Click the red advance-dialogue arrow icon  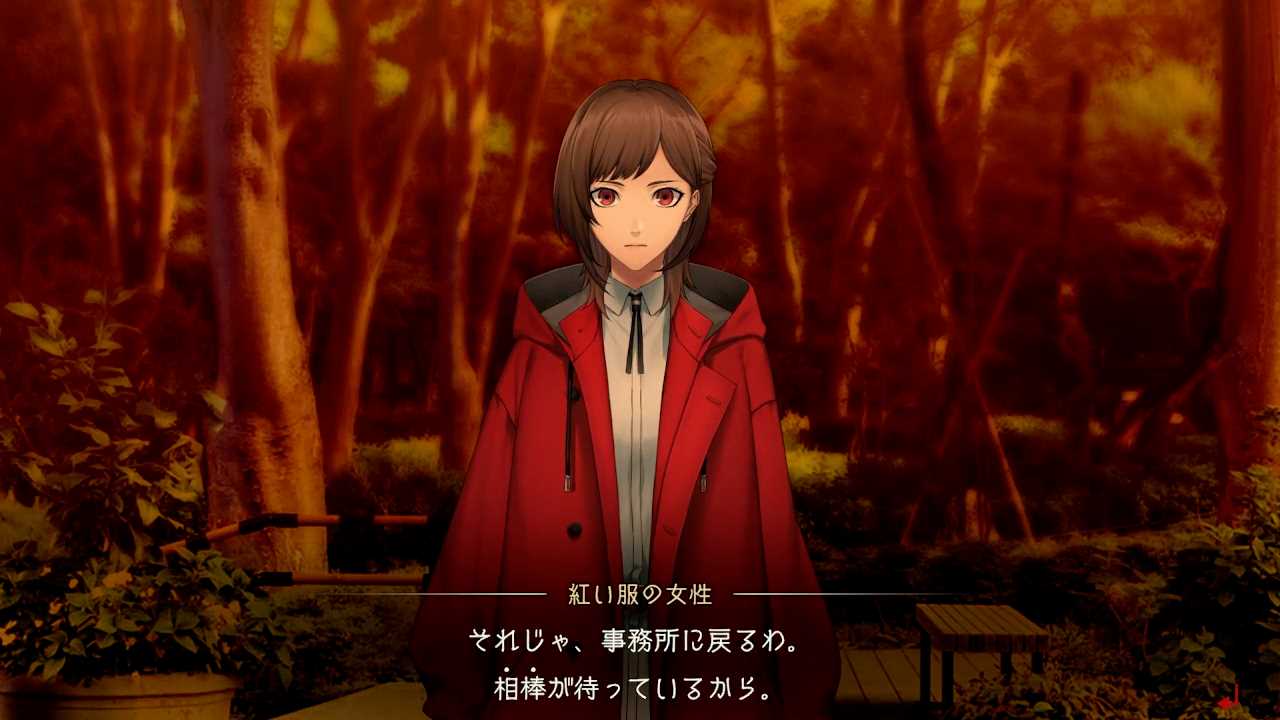[x=1231, y=696]
